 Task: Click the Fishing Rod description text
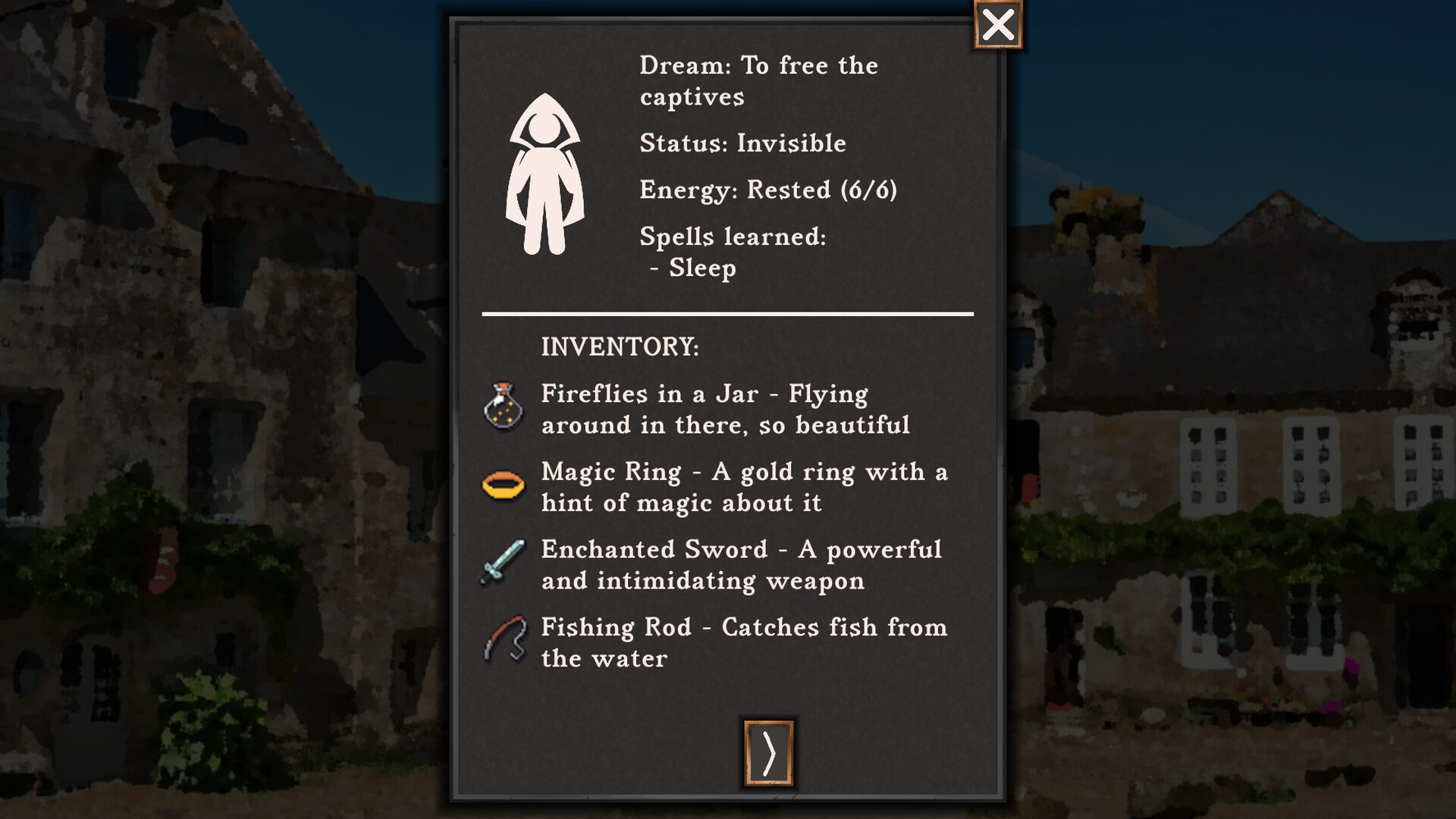click(743, 642)
